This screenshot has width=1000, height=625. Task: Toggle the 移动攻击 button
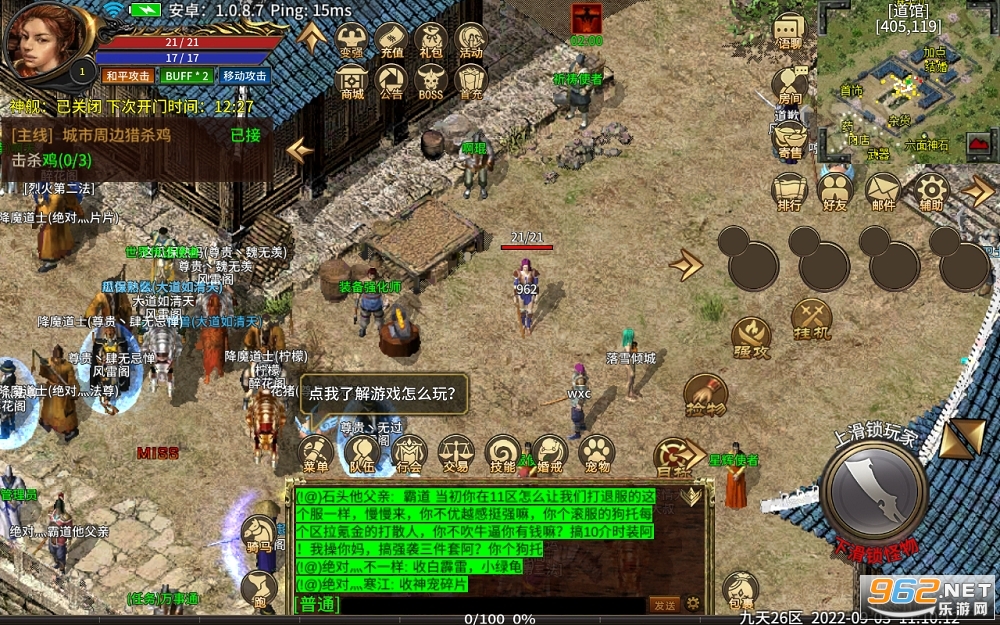[245, 76]
